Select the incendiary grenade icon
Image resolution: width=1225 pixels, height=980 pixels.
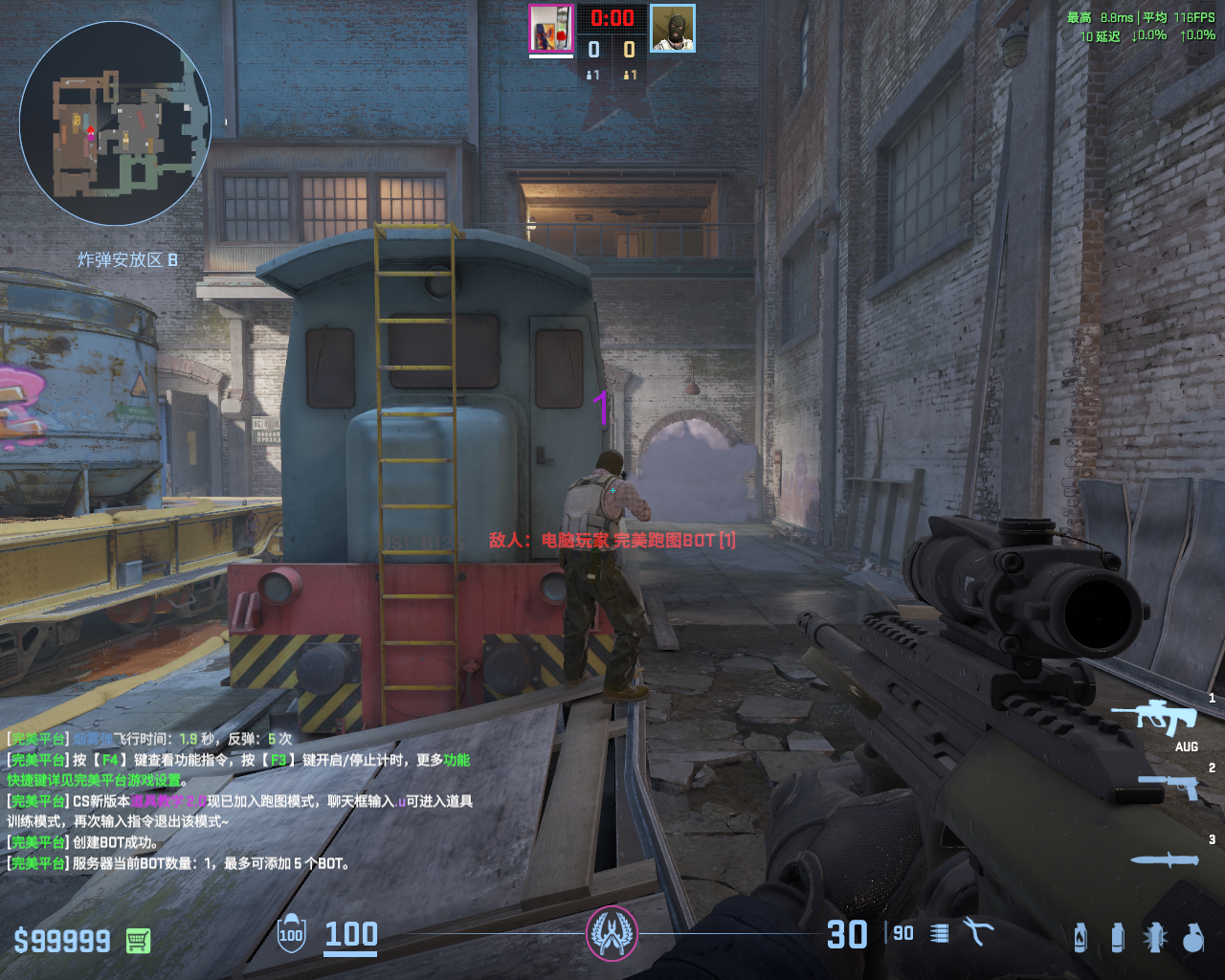(1080, 937)
